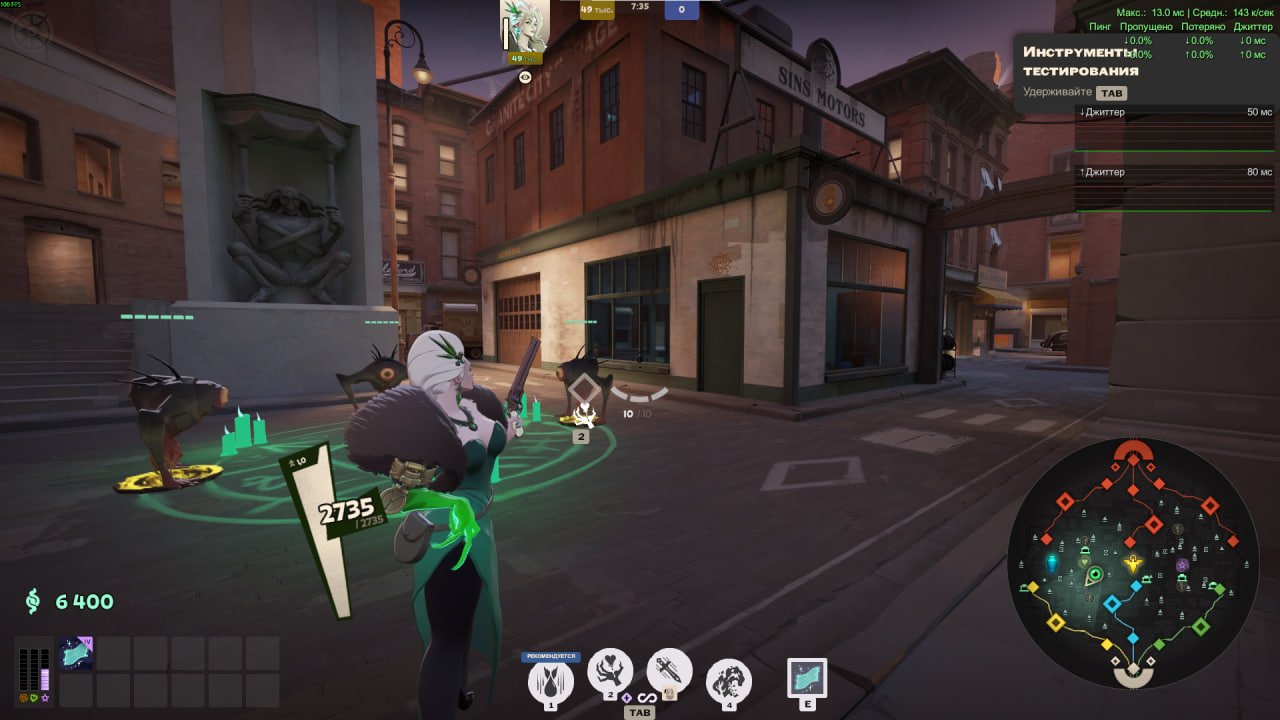Select the teal item in the inventory
This screenshot has width=1280, height=720.
(x=77, y=654)
